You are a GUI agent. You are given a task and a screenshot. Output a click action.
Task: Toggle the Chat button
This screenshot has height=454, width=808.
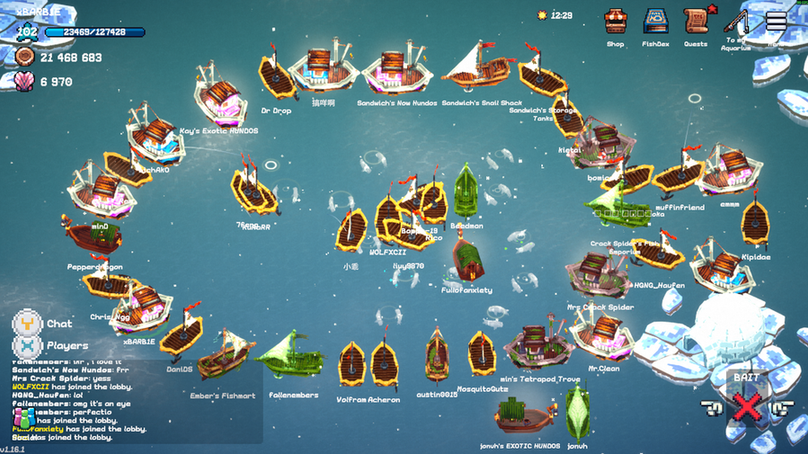[x=28, y=323]
